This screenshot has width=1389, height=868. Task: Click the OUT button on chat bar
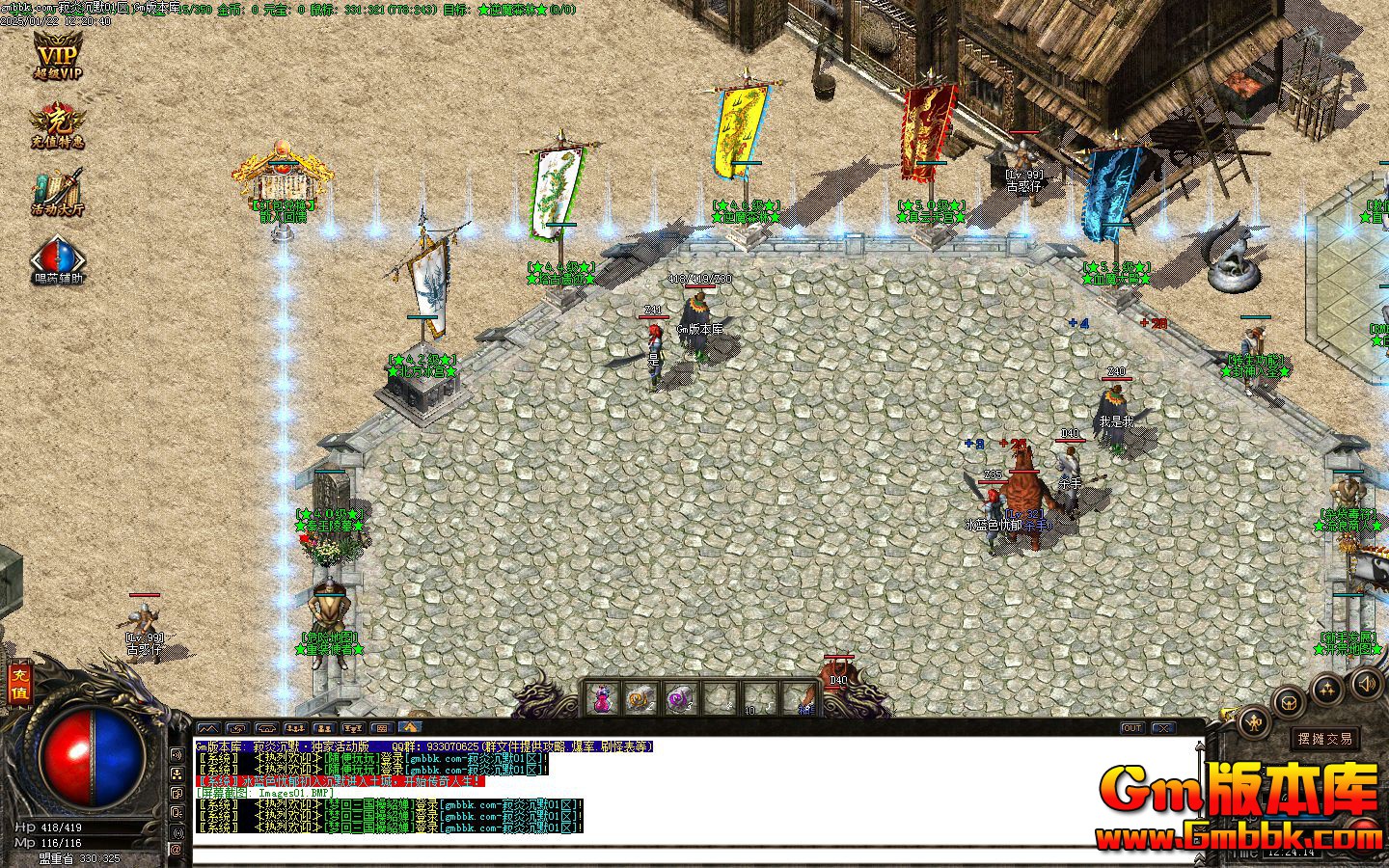[x=1132, y=728]
